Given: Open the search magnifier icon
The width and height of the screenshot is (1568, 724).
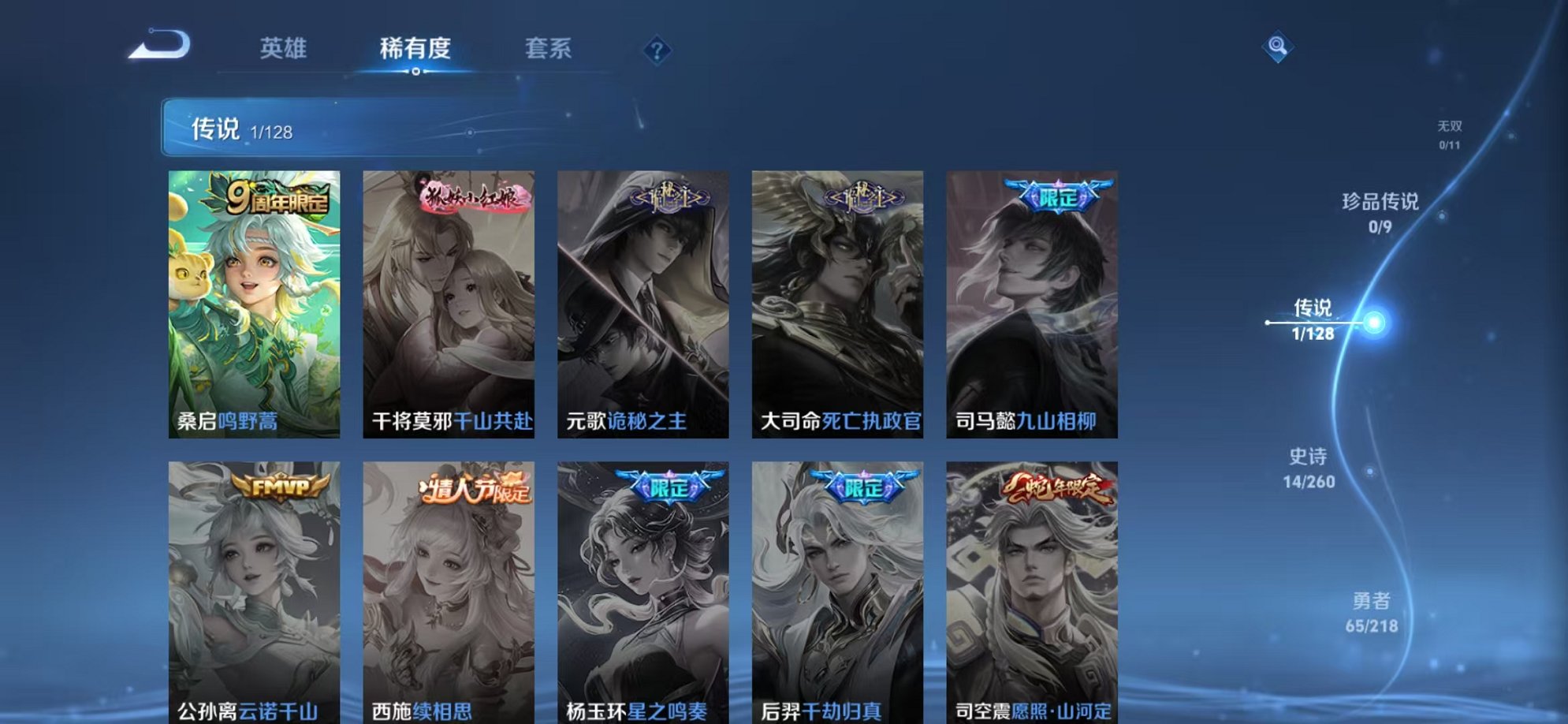Looking at the screenshot, I should coord(1280,46).
